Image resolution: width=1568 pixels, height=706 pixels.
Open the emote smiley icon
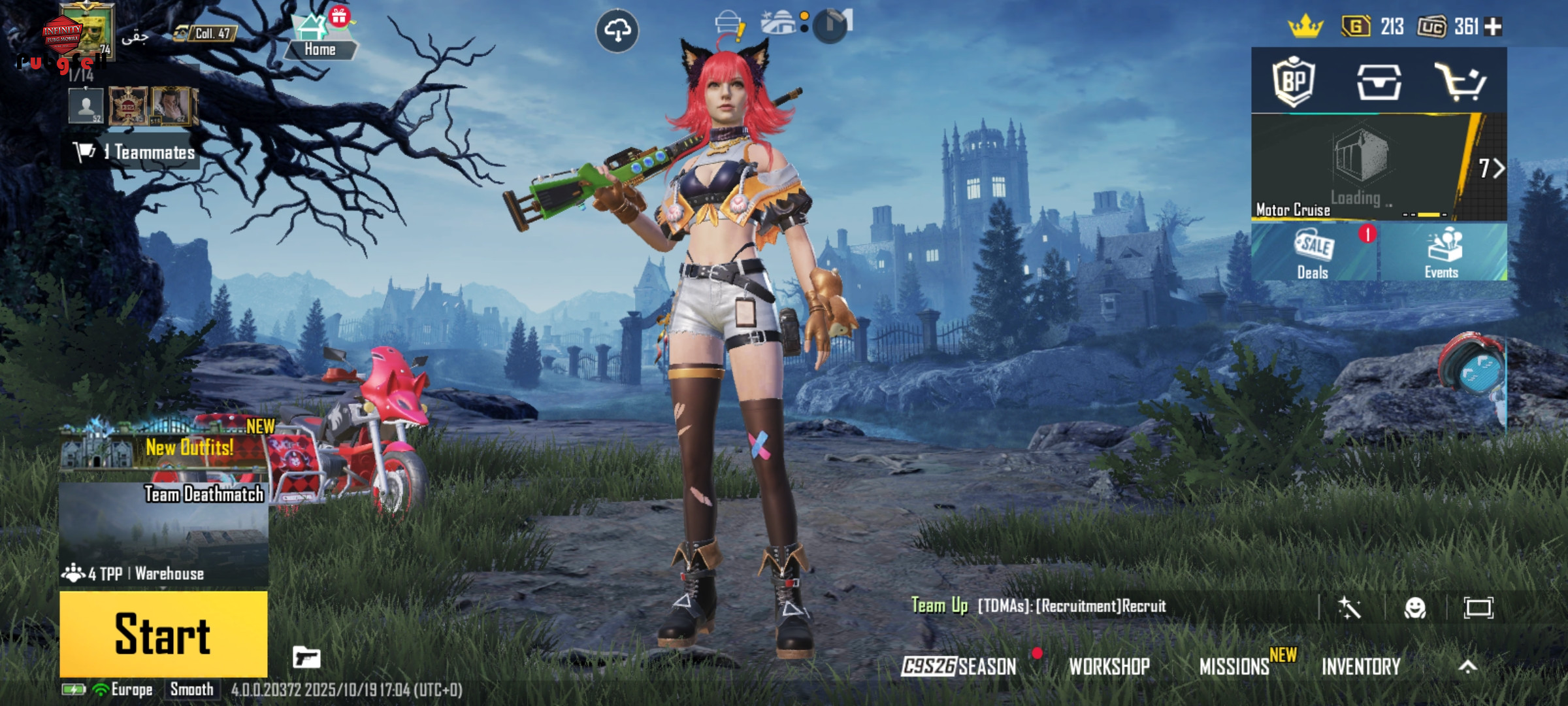click(x=1415, y=608)
